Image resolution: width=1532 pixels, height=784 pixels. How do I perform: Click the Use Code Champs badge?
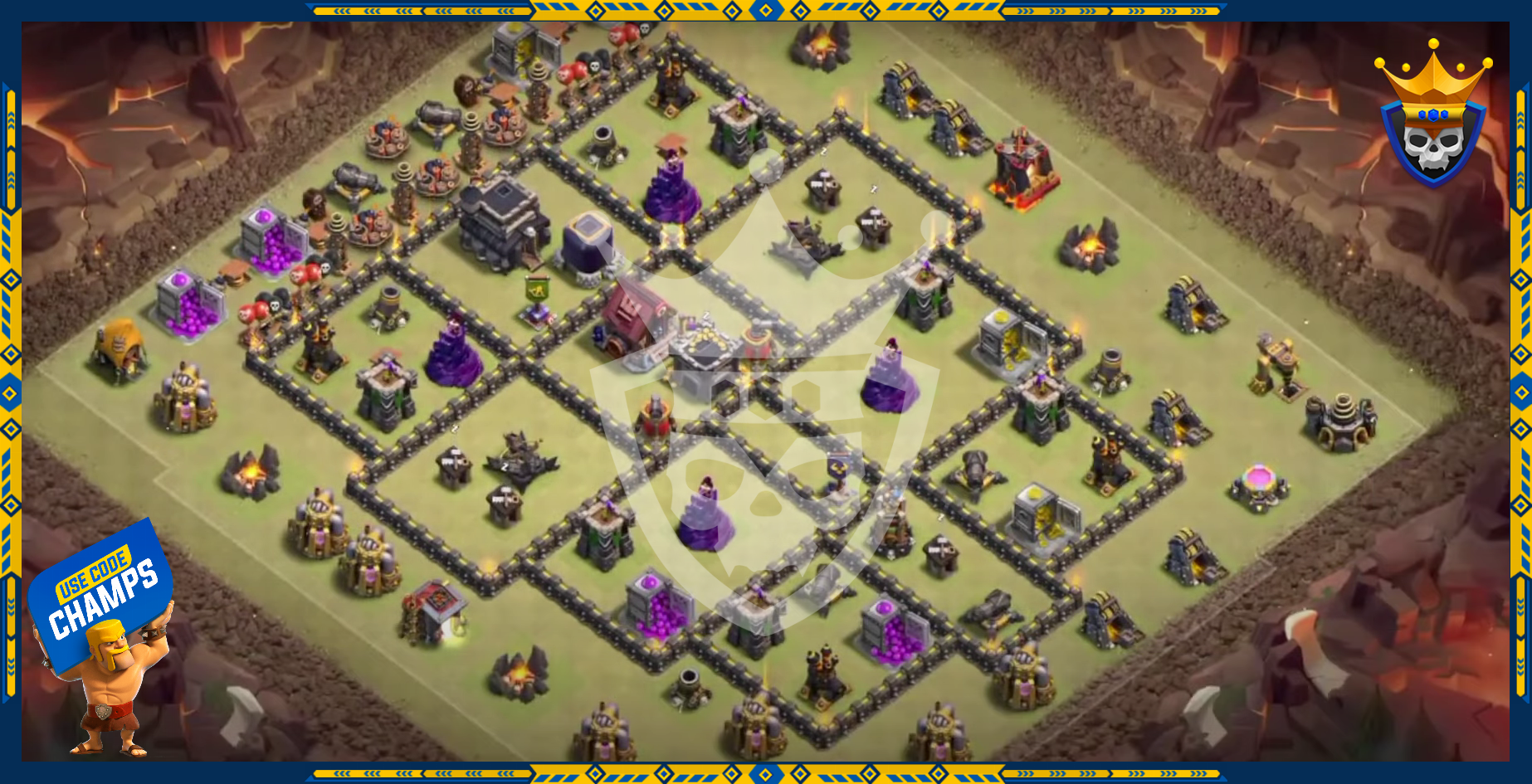(101, 594)
